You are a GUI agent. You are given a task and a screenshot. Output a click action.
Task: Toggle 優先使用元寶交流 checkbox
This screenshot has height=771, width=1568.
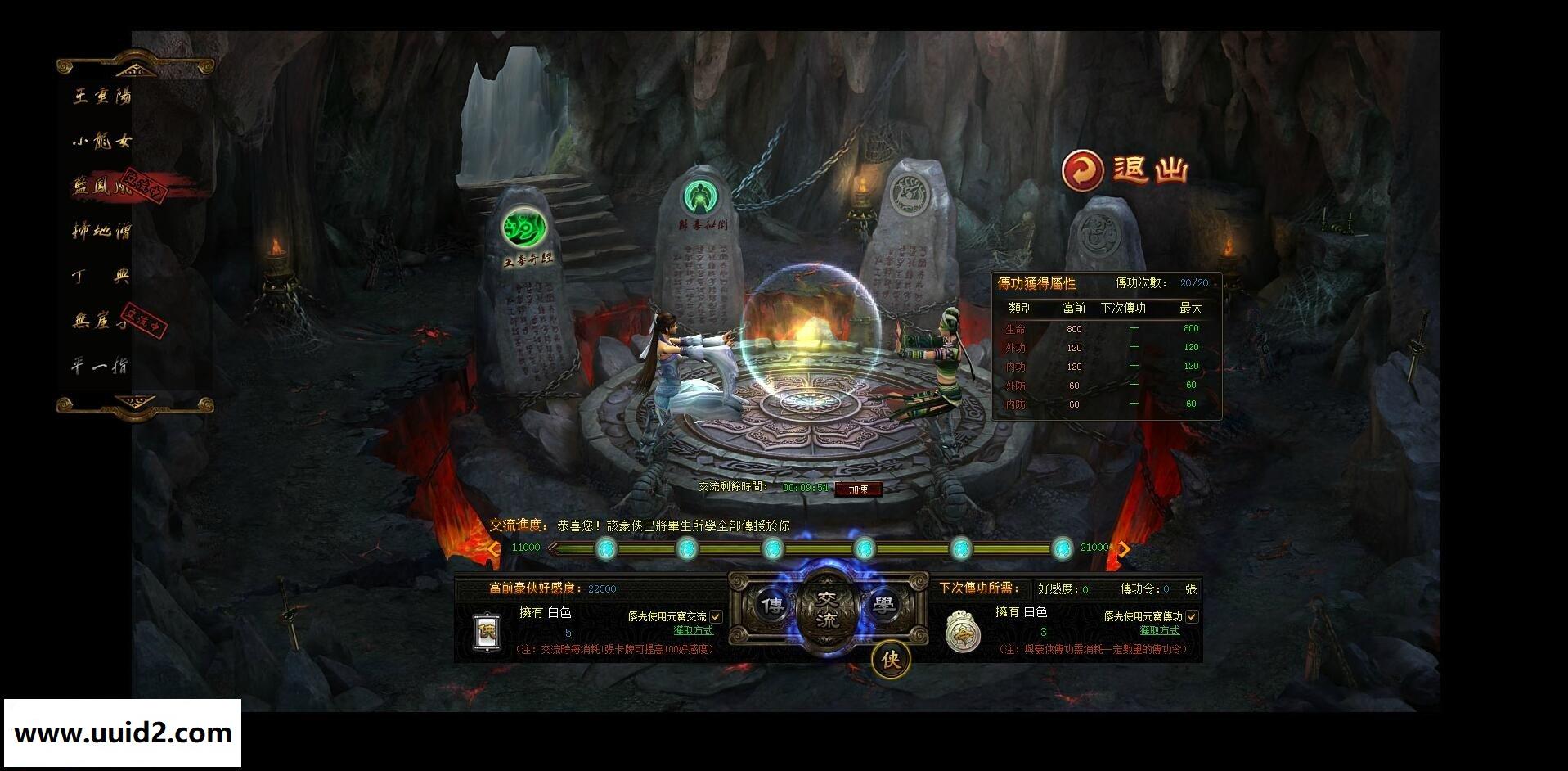(717, 616)
